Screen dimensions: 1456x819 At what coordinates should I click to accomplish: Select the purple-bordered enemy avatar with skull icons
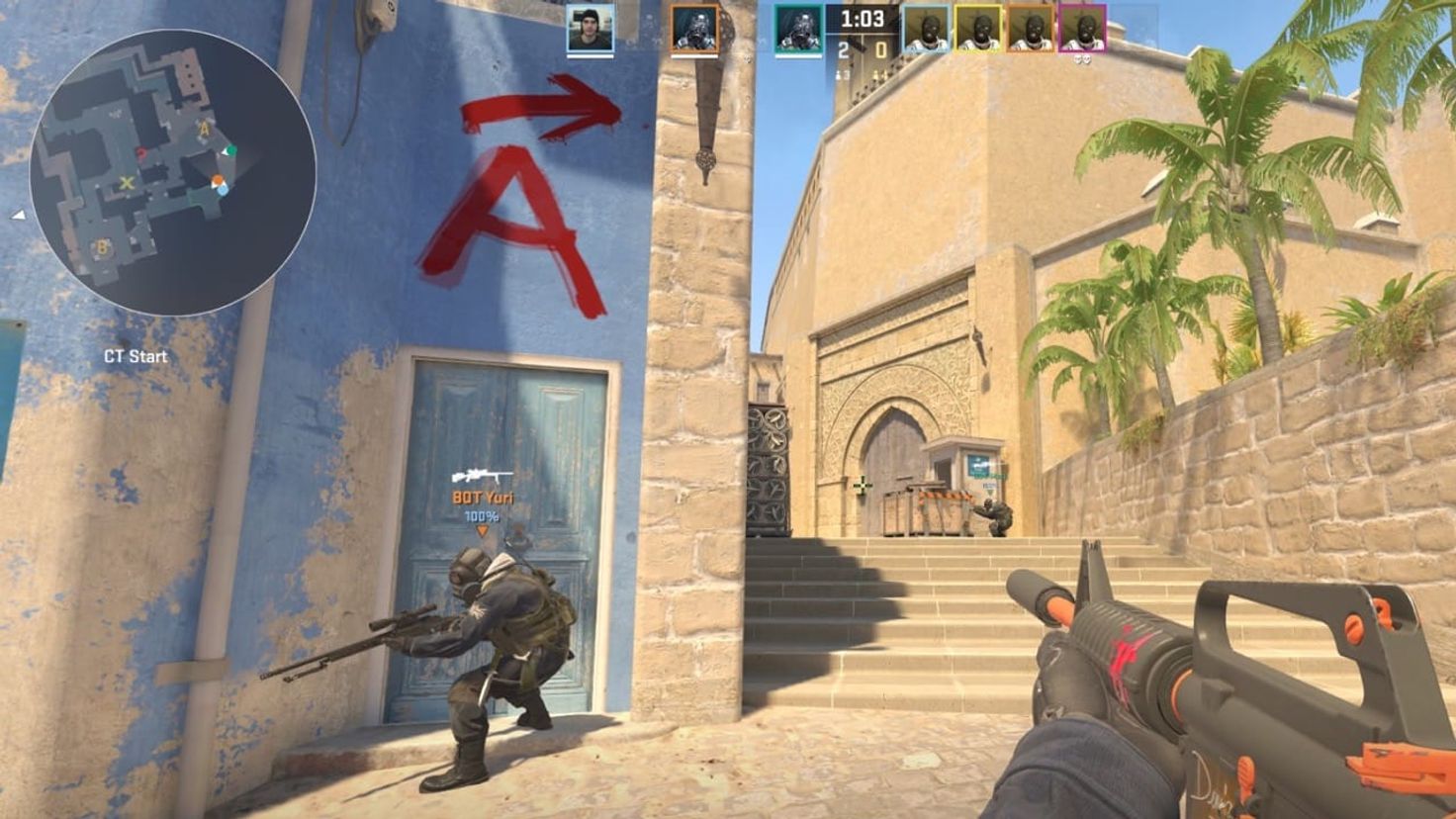click(1085, 30)
